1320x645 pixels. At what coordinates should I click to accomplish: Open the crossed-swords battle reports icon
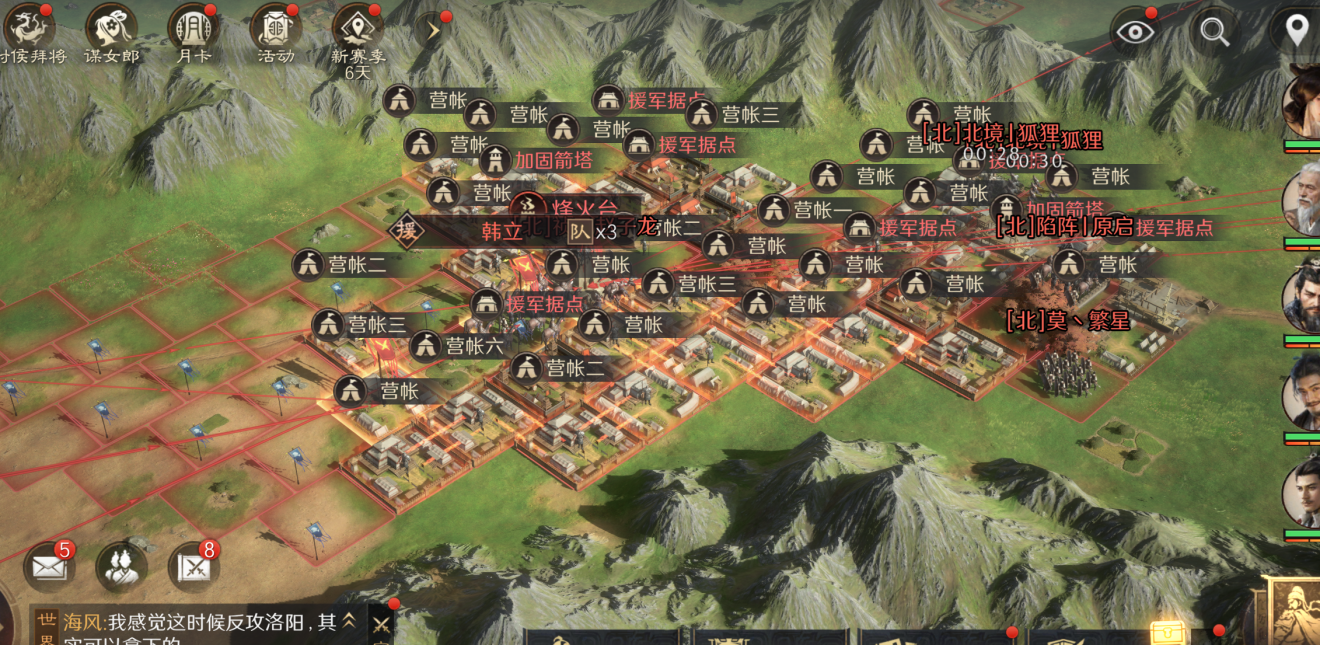(193, 567)
